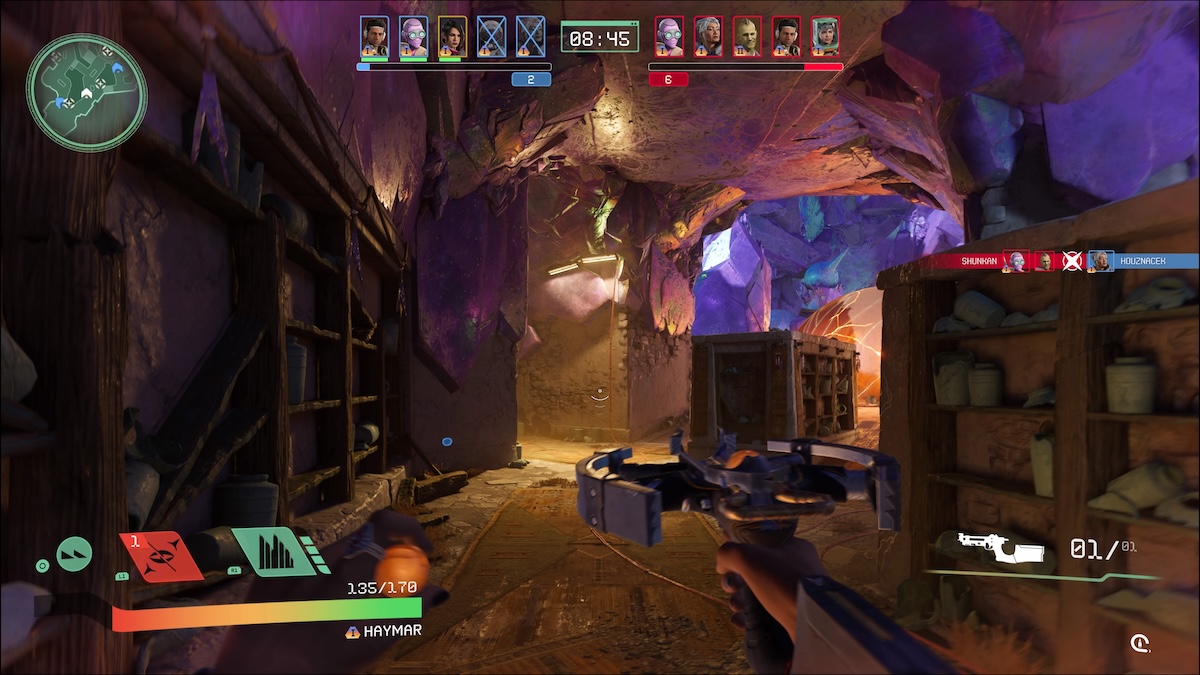1200x675 pixels.
Task: Use the double-arrow dash ability icon
Action: [74, 553]
